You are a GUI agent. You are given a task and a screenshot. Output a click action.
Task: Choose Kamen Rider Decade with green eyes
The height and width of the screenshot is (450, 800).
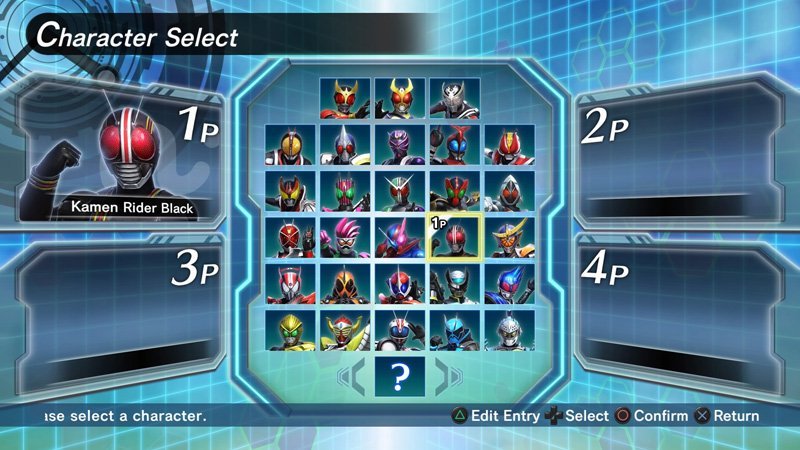(x=345, y=192)
